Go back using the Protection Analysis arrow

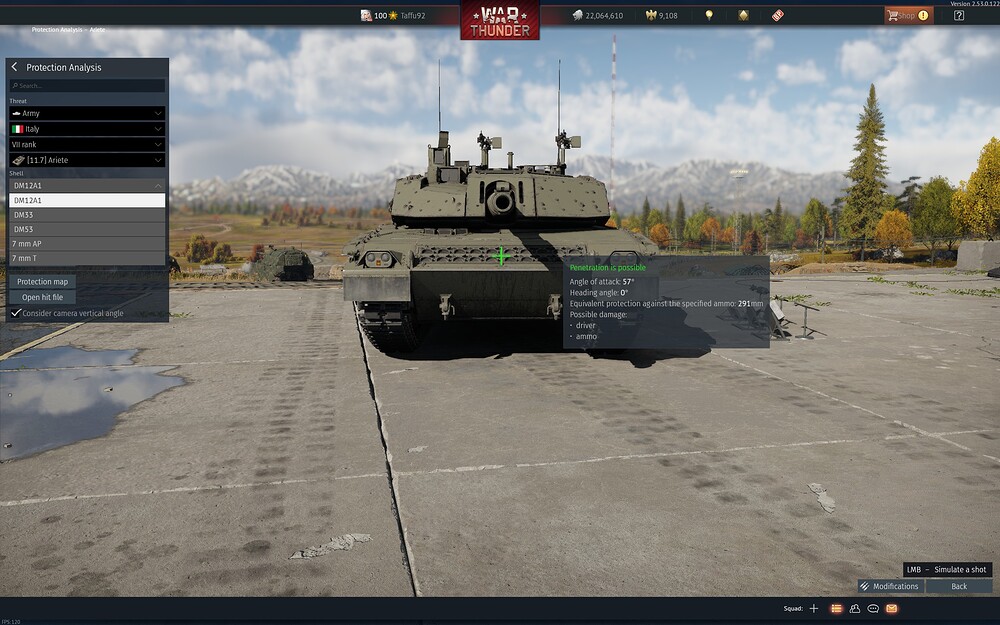point(15,67)
